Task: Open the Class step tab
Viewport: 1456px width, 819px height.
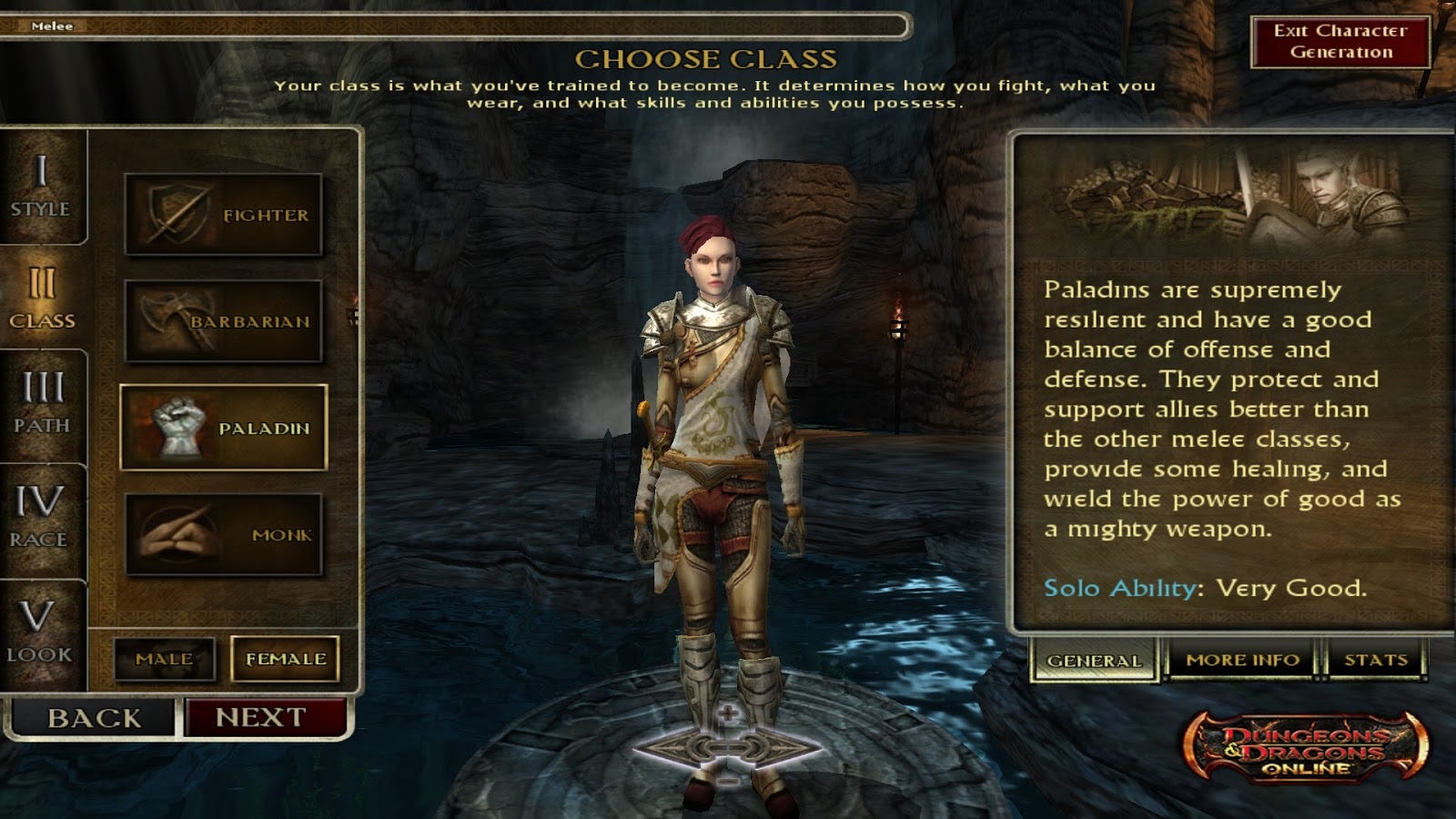Action: [x=42, y=298]
